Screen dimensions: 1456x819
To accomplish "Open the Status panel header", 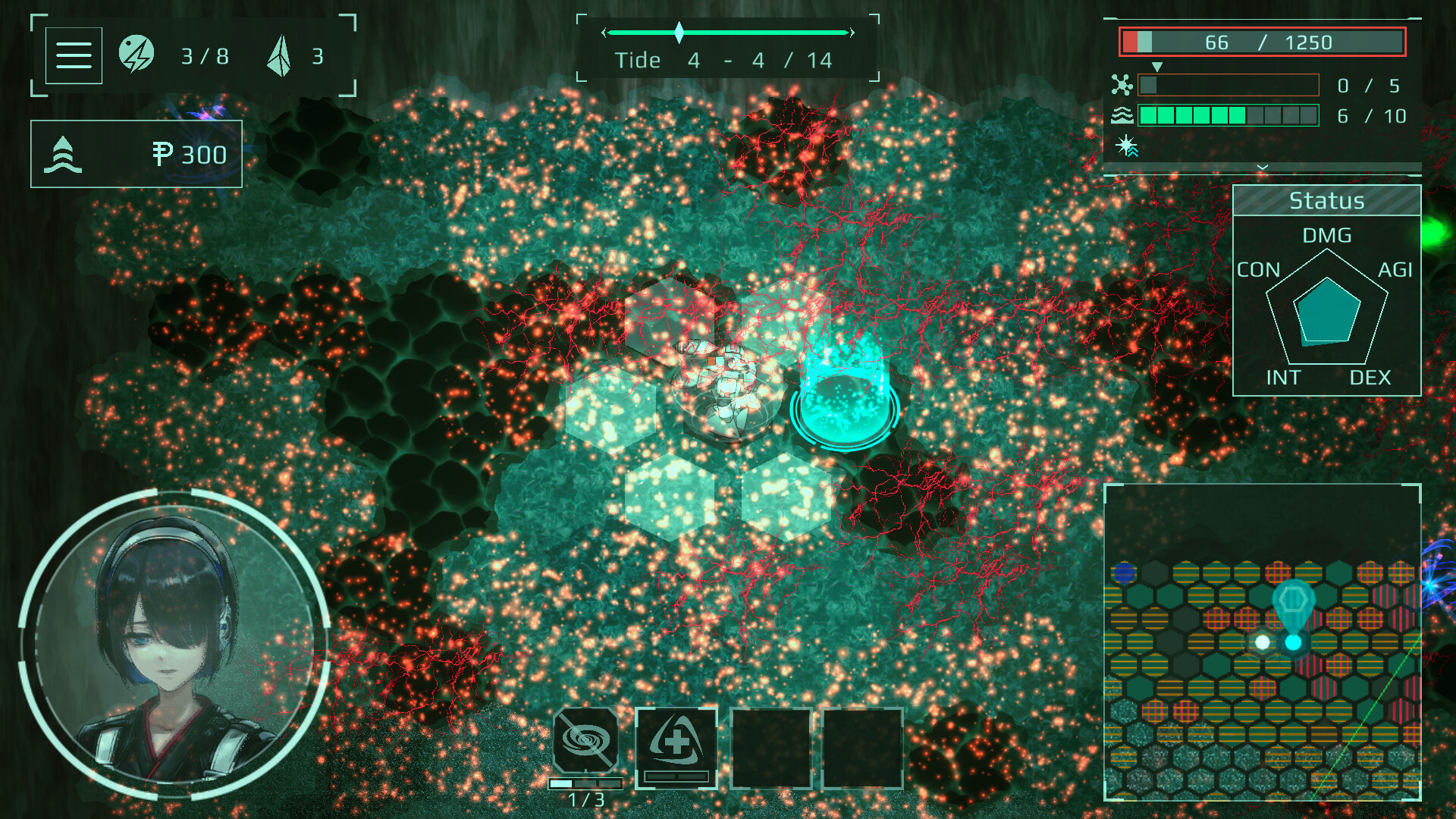I will tap(1326, 200).
